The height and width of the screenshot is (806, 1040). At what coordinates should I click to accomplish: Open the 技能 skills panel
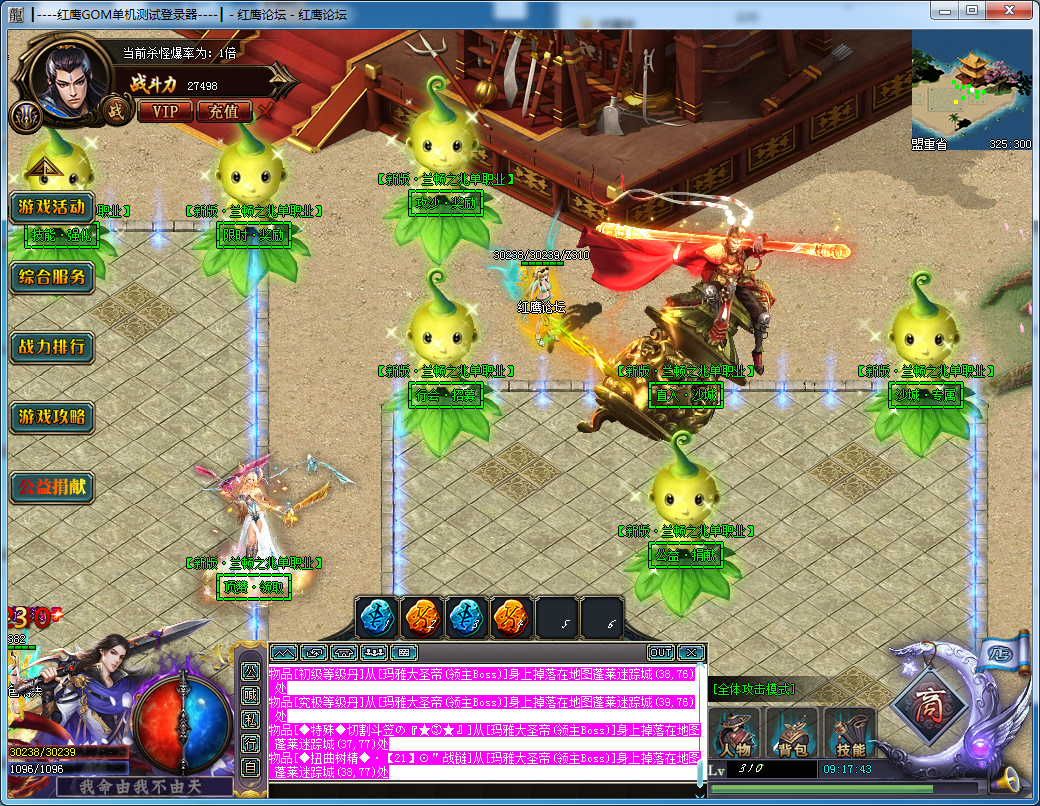850,733
